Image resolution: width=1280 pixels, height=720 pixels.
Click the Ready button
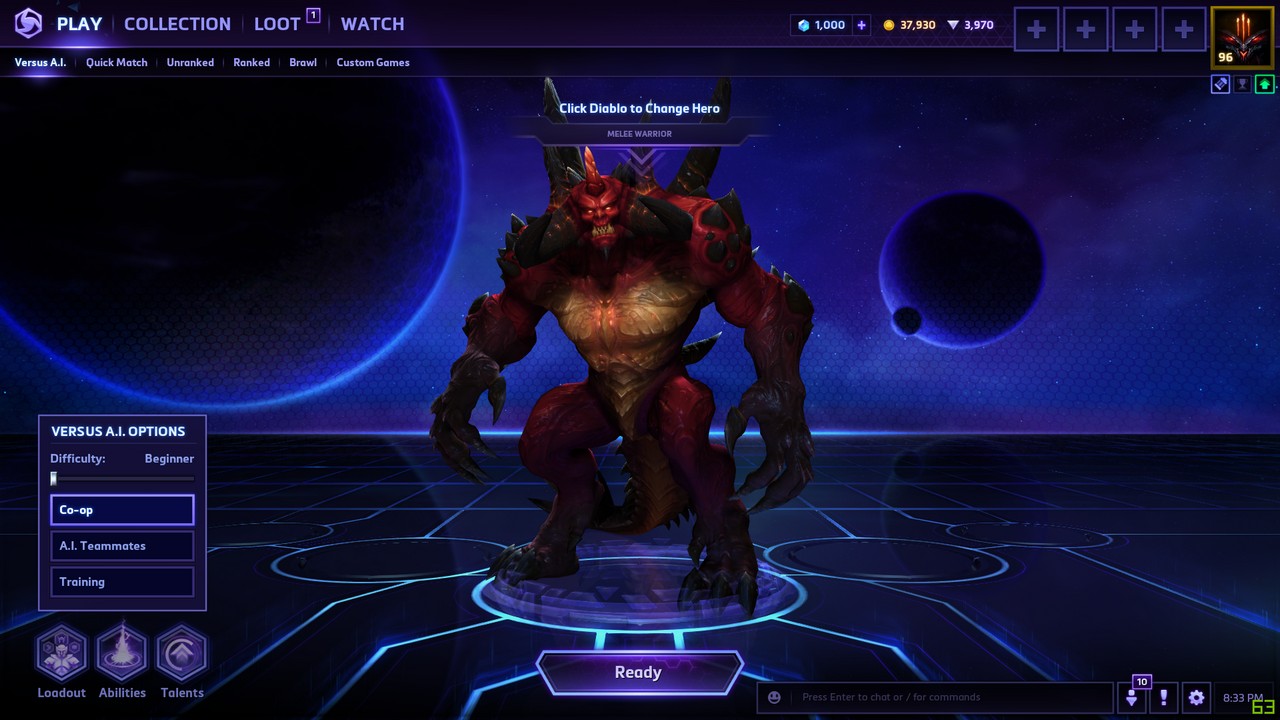(x=638, y=673)
